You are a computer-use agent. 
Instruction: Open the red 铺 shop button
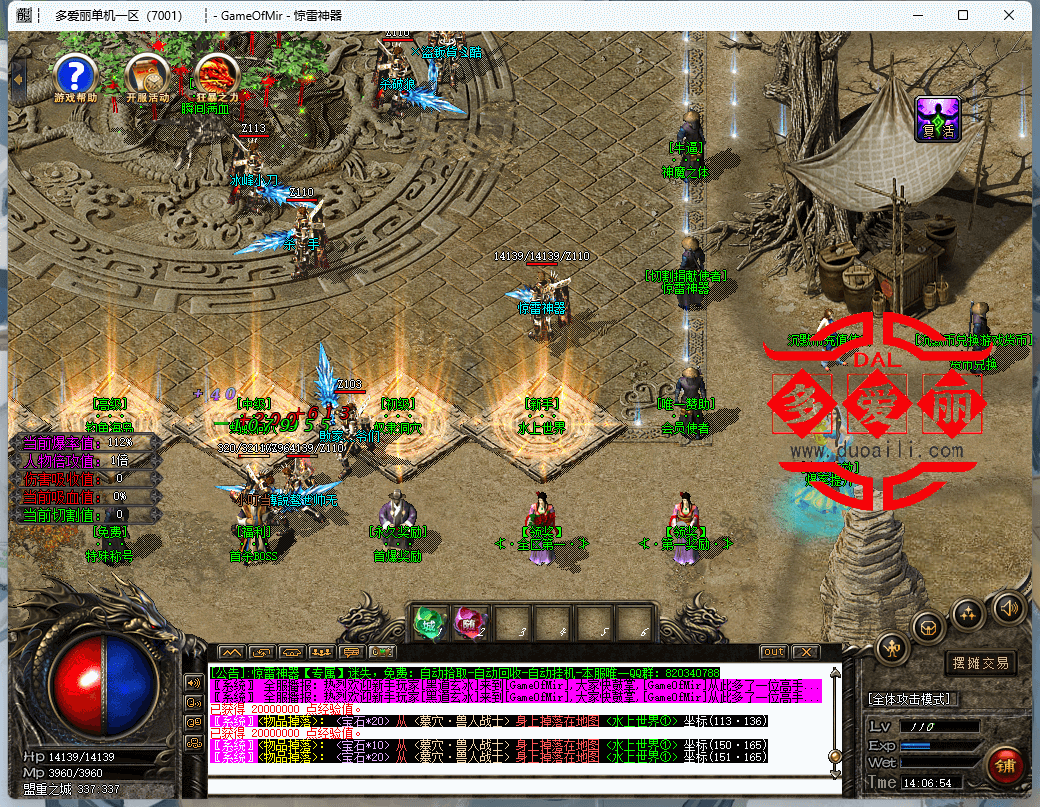click(1003, 765)
